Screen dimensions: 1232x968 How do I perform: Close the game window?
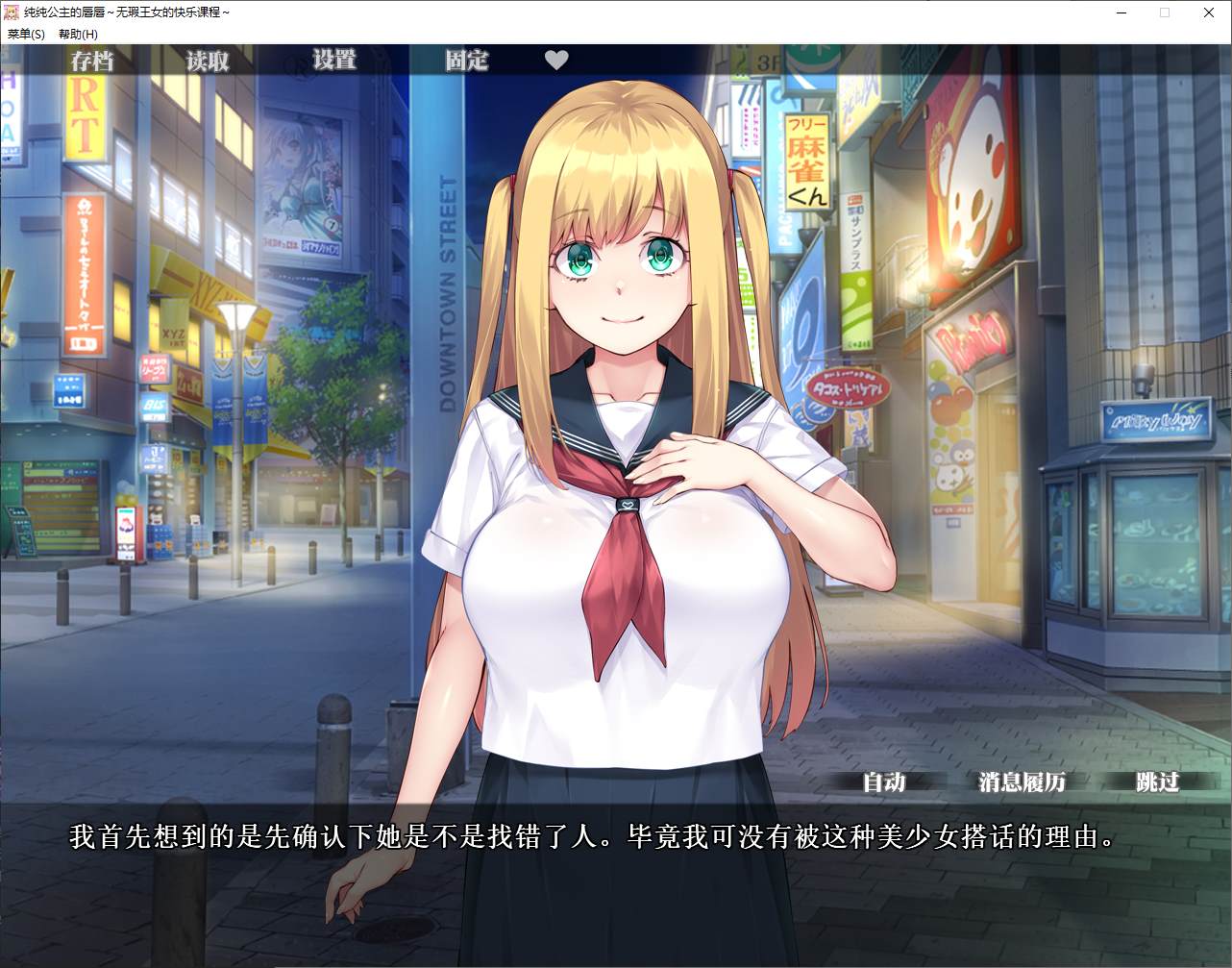[1209, 12]
